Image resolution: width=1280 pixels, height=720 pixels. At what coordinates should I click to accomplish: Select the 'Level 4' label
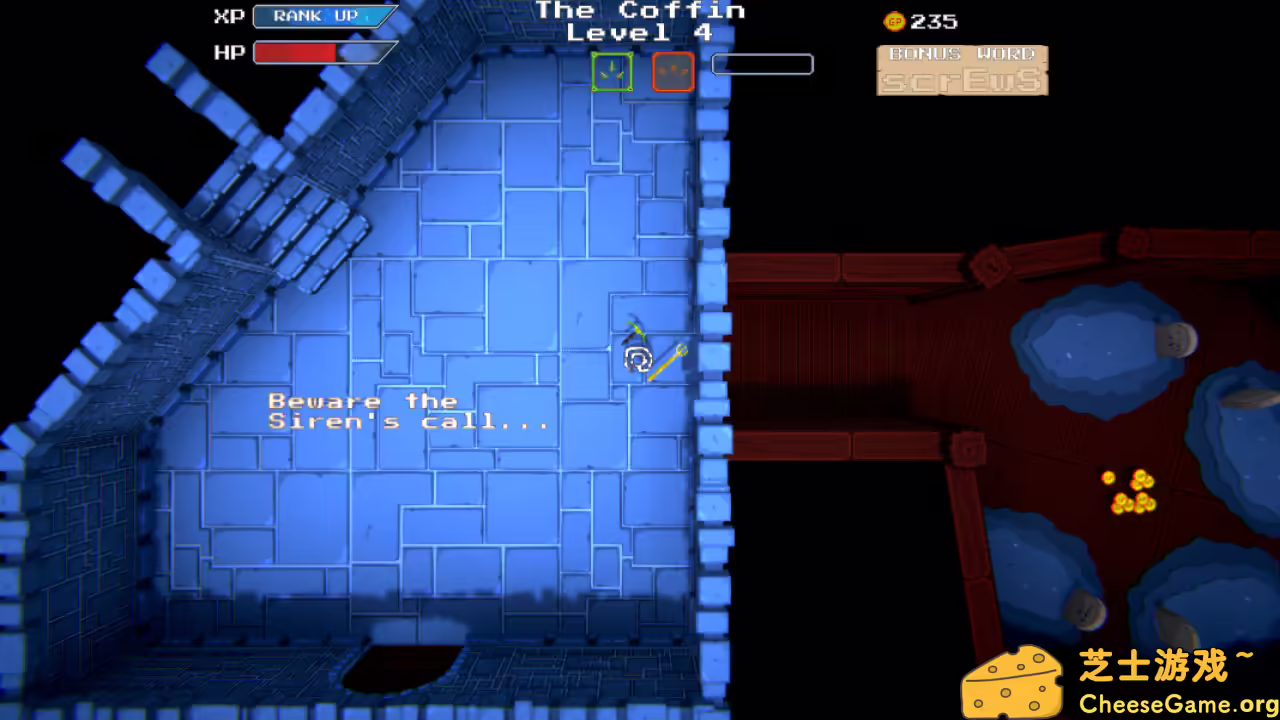point(638,33)
